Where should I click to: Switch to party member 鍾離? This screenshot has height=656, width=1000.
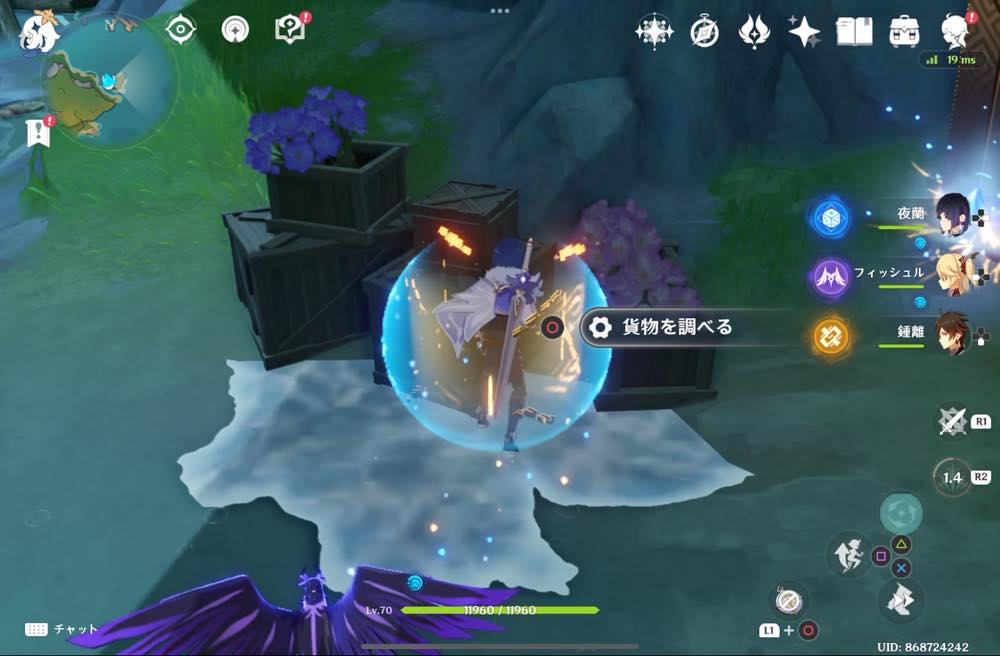pyautogui.click(x=951, y=334)
